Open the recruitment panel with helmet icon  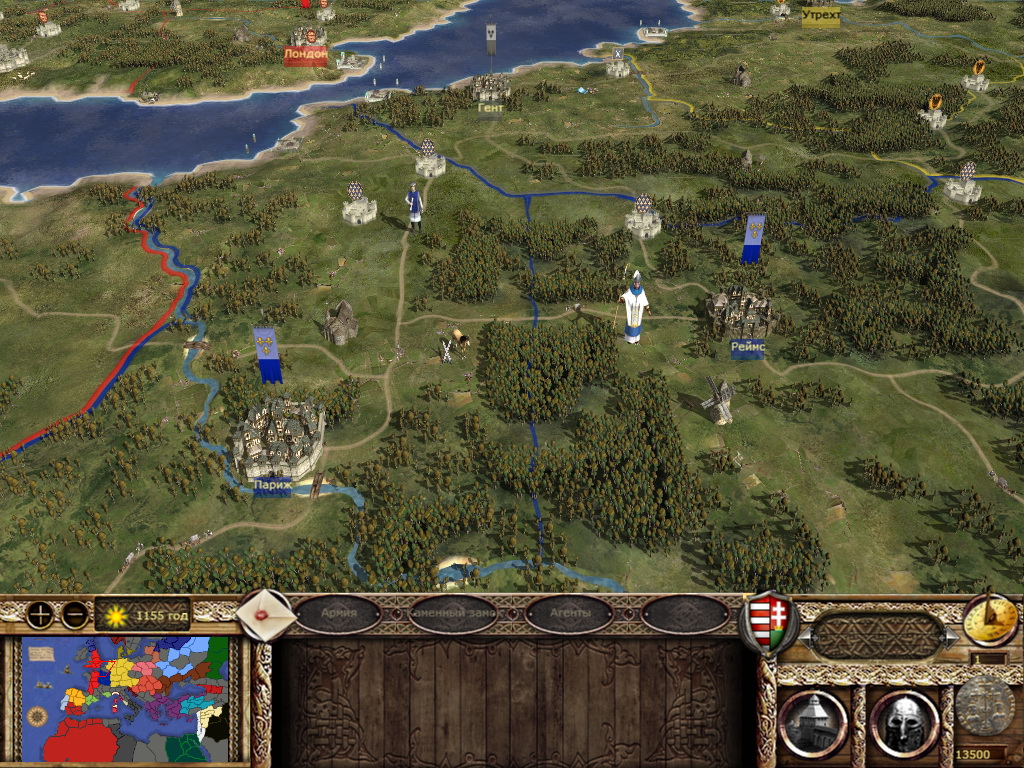tap(903, 722)
